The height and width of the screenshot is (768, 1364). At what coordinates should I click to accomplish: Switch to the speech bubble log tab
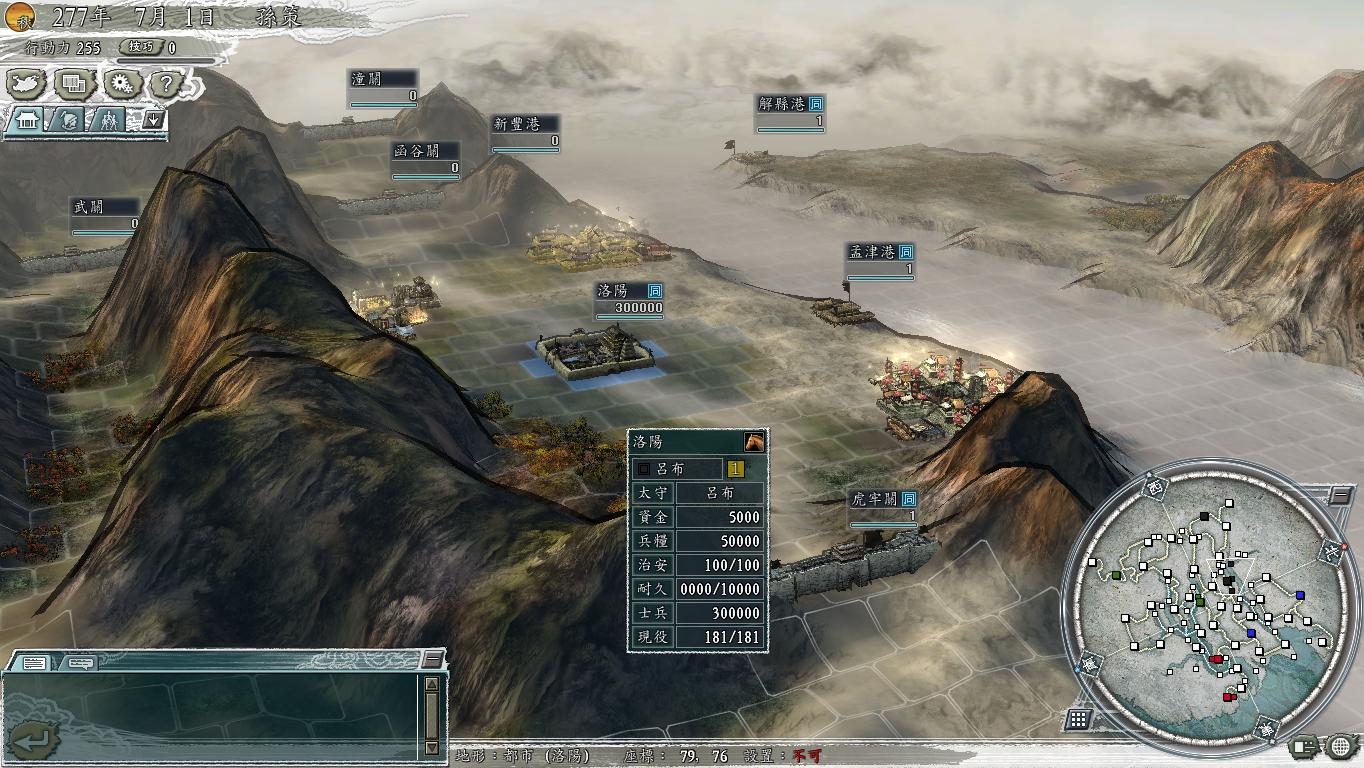pyautogui.click(x=81, y=662)
